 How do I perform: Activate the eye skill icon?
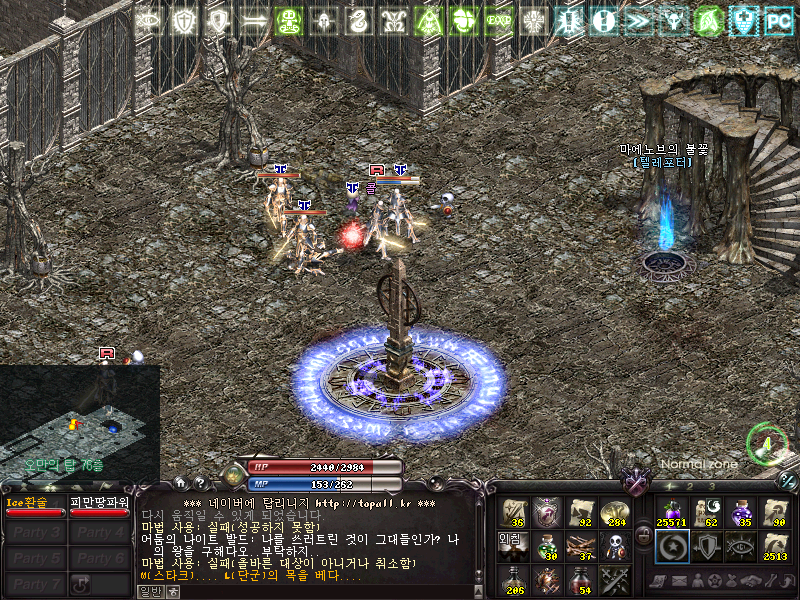(740, 546)
